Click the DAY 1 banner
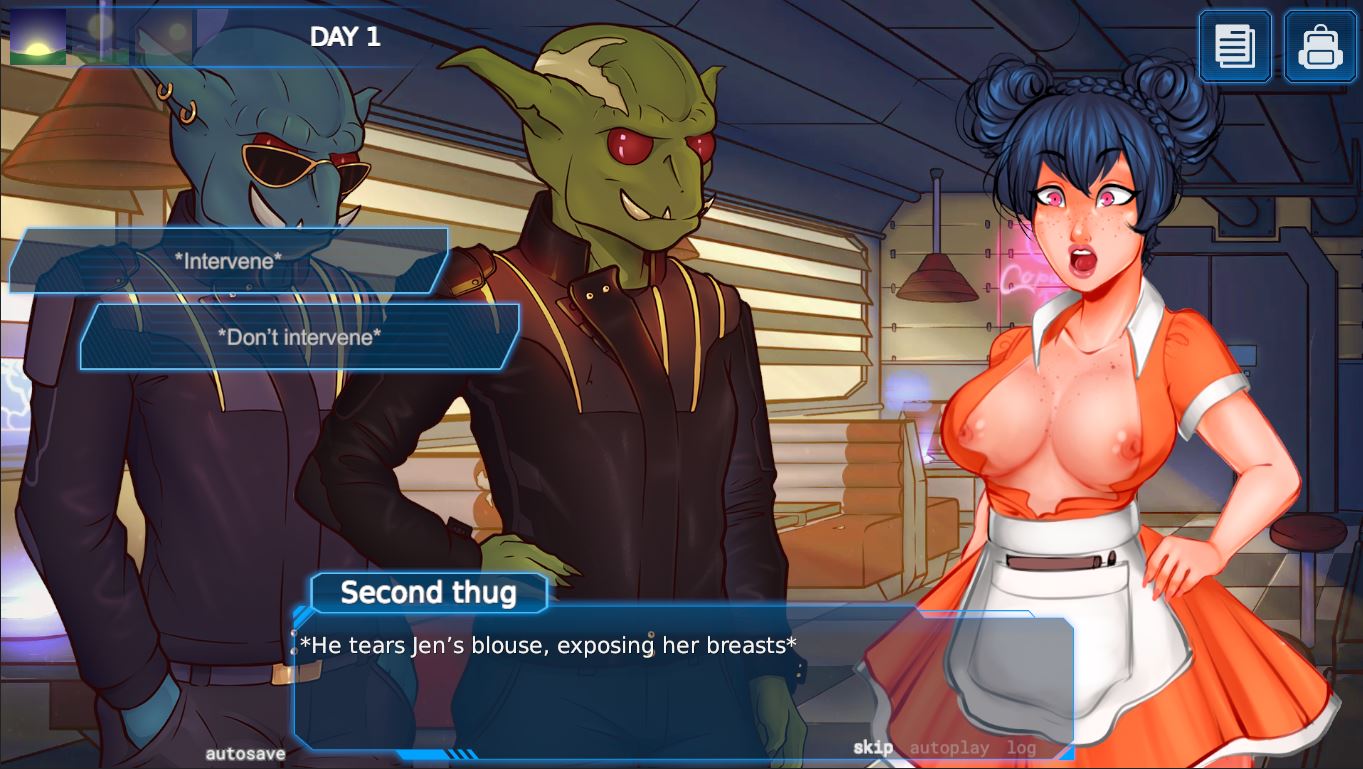The height and width of the screenshot is (769, 1363). pos(345,37)
